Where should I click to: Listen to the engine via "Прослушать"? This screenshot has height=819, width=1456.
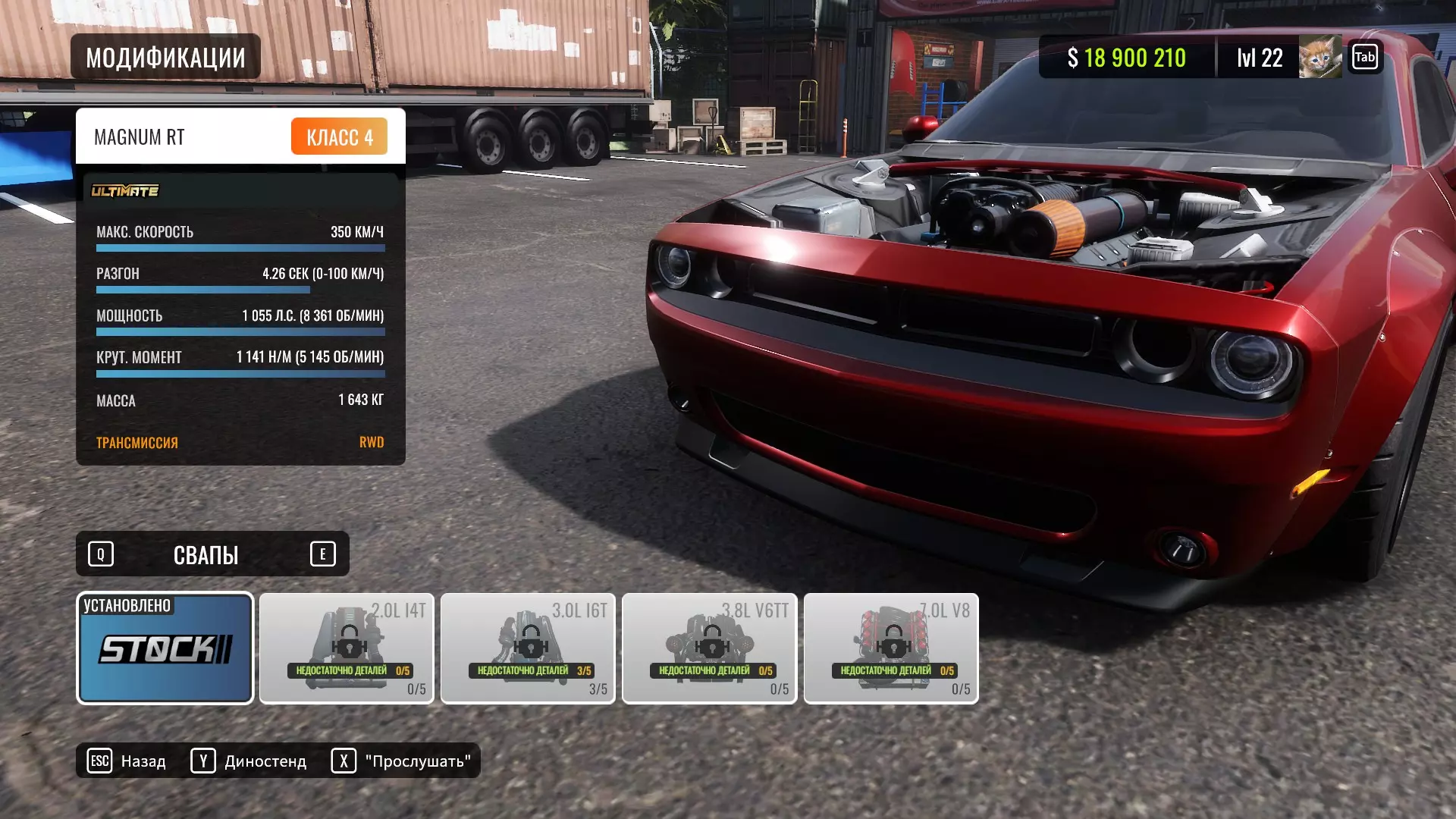pyautogui.click(x=401, y=761)
